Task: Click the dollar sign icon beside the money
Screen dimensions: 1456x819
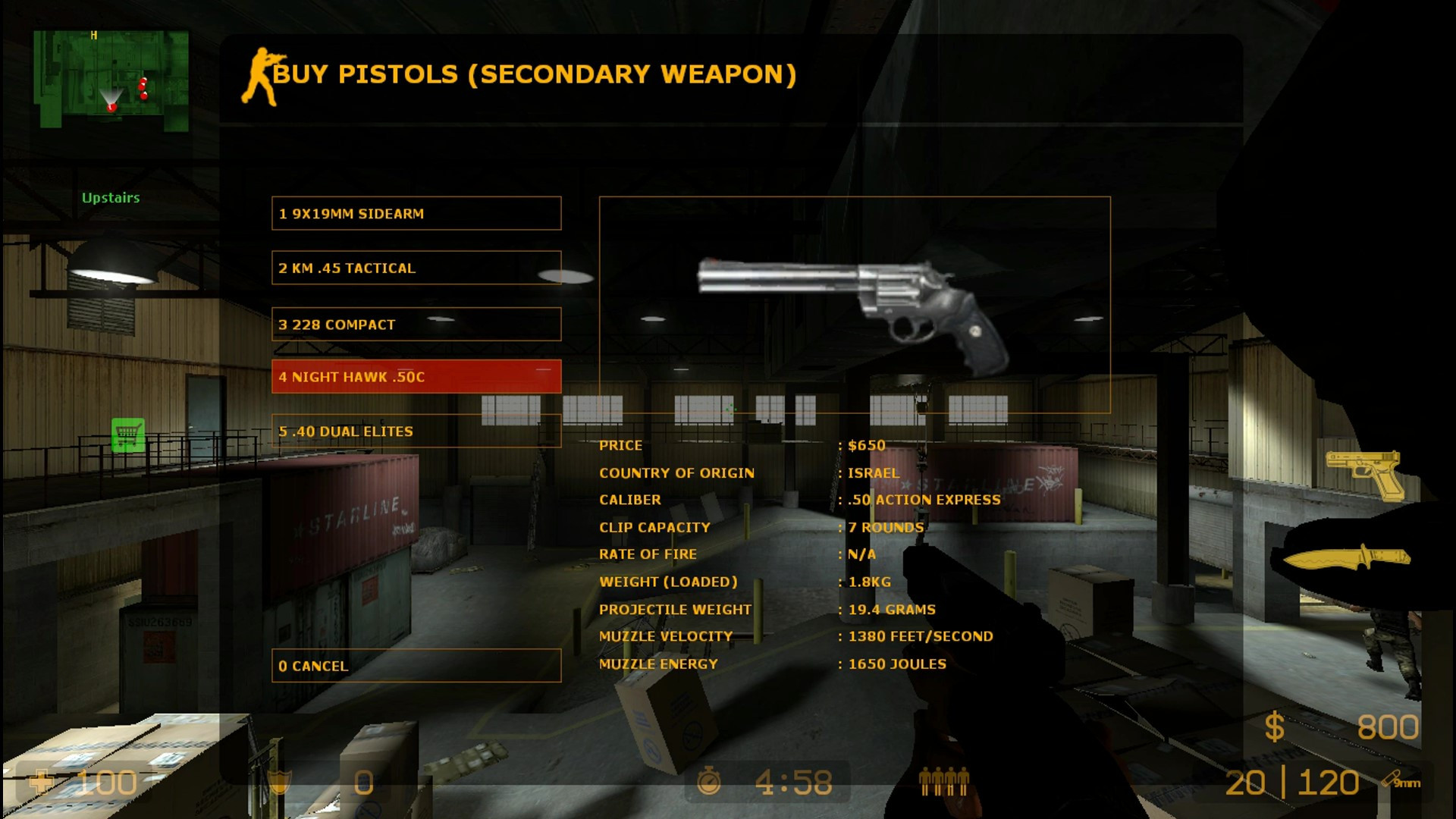Action: click(x=1274, y=726)
